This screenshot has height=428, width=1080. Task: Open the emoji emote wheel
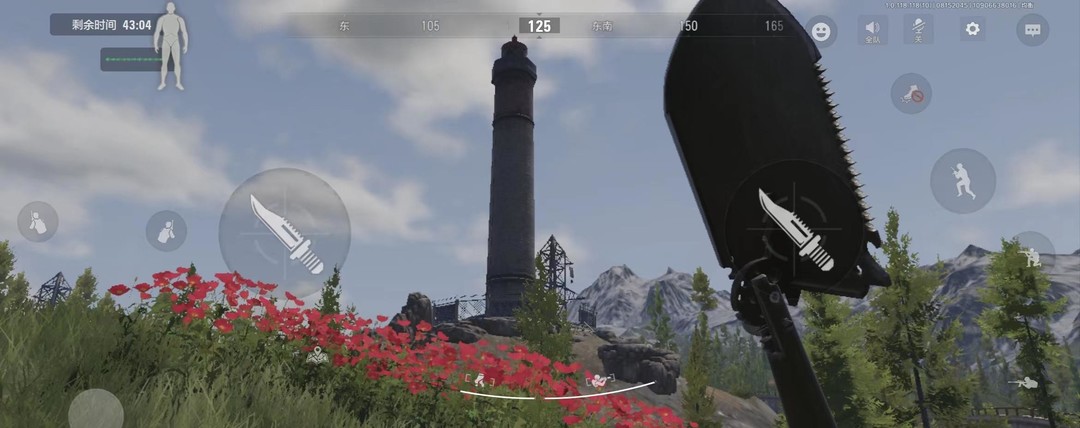(821, 31)
